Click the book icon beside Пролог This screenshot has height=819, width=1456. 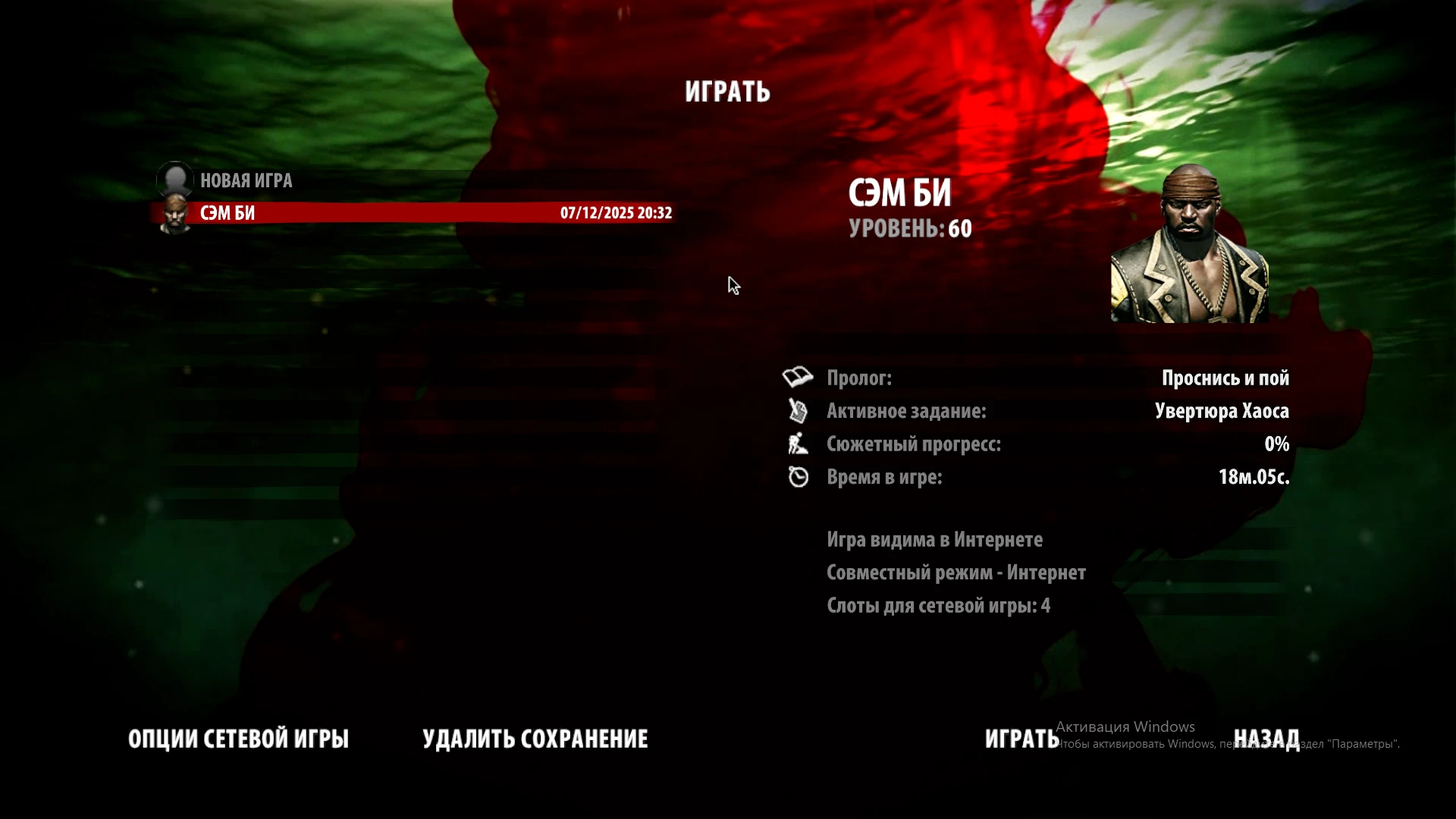(x=799, y=378)
